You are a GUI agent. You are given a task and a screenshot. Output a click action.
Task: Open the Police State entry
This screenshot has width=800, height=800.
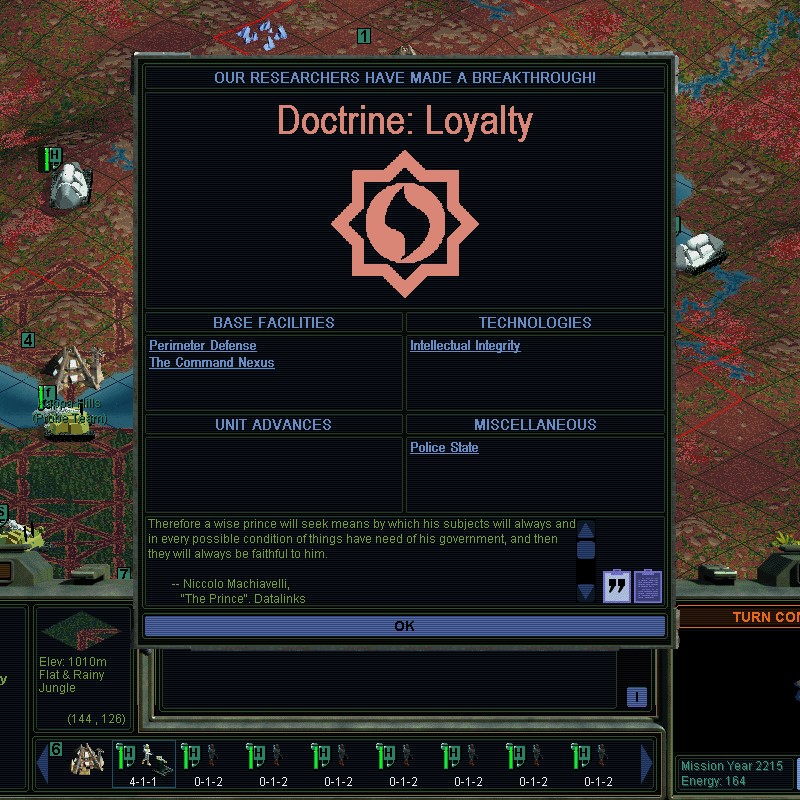(444, 448)
